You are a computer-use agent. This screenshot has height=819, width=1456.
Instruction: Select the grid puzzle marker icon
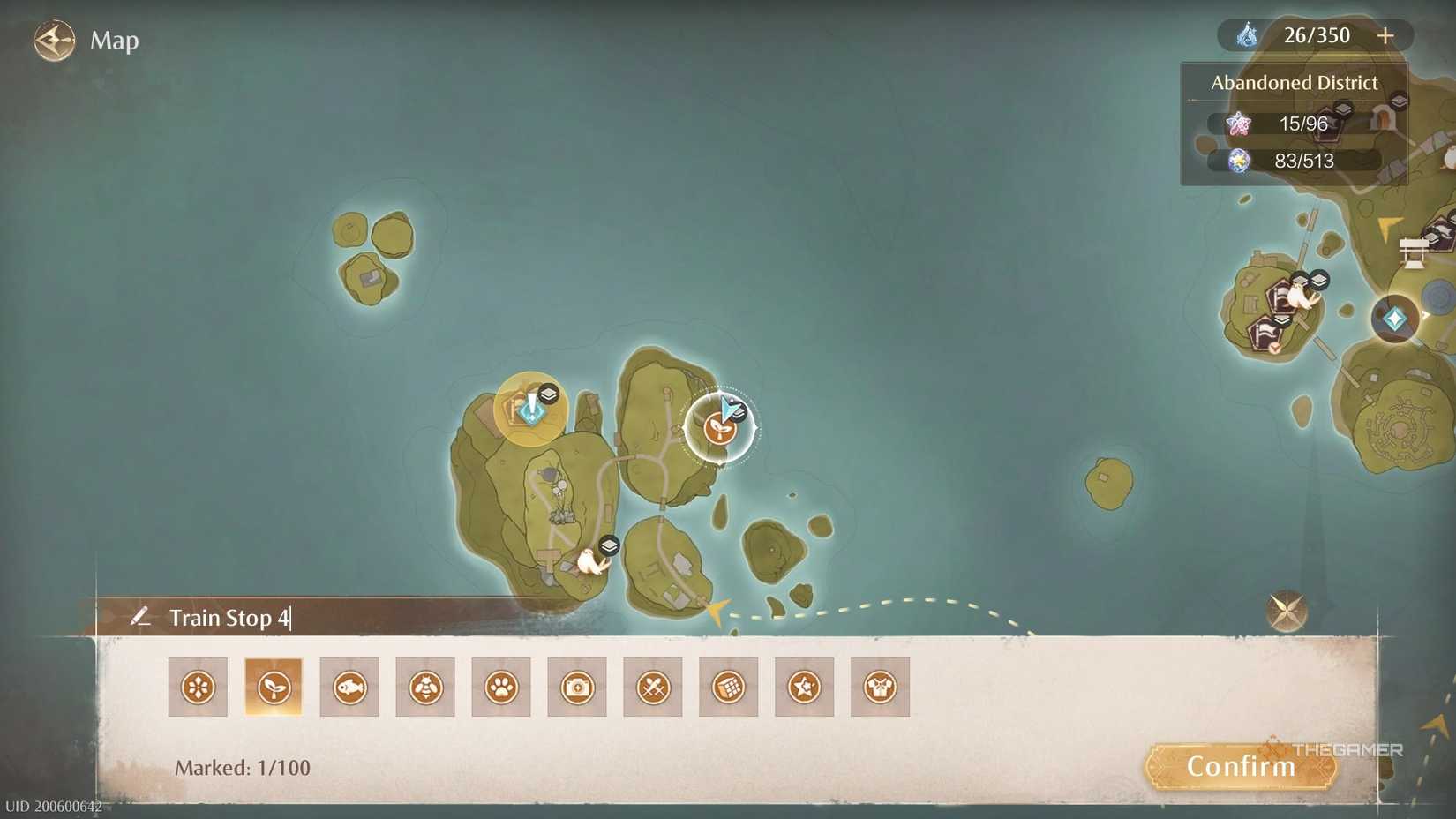(729, 687)
